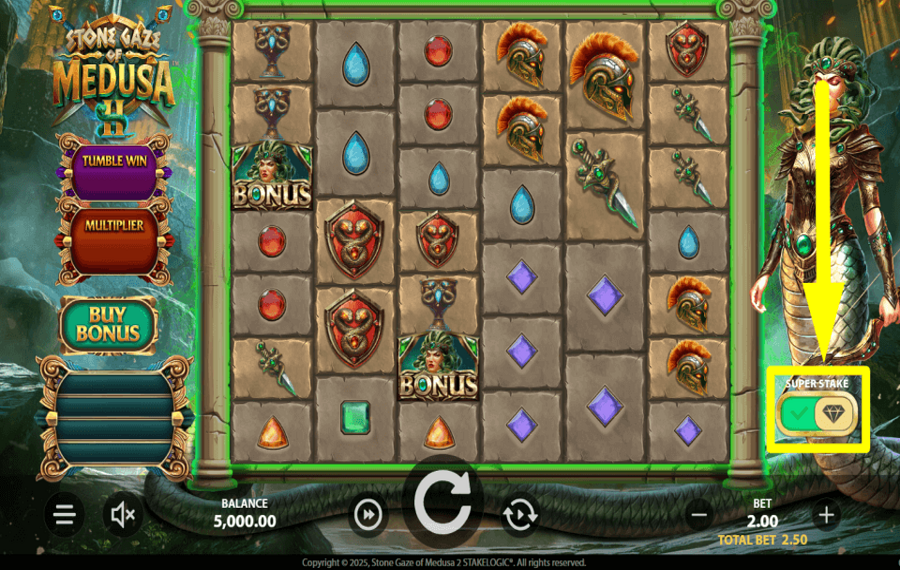The height and width of the screenshot is (570, 900).
Task: Open the autoplay settings
Action: [520, 515]
